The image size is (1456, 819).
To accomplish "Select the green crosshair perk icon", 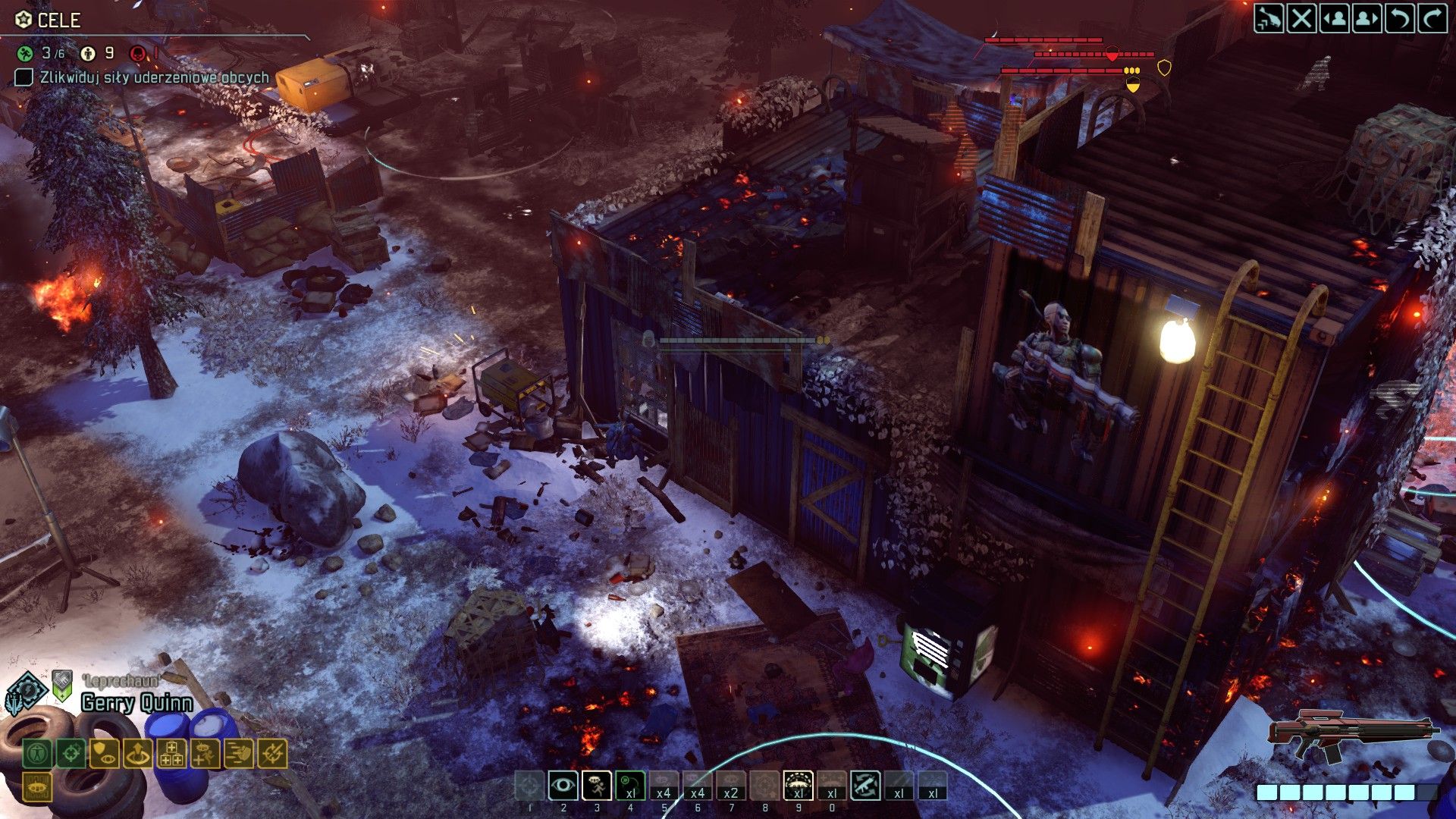I will point(71,754).
